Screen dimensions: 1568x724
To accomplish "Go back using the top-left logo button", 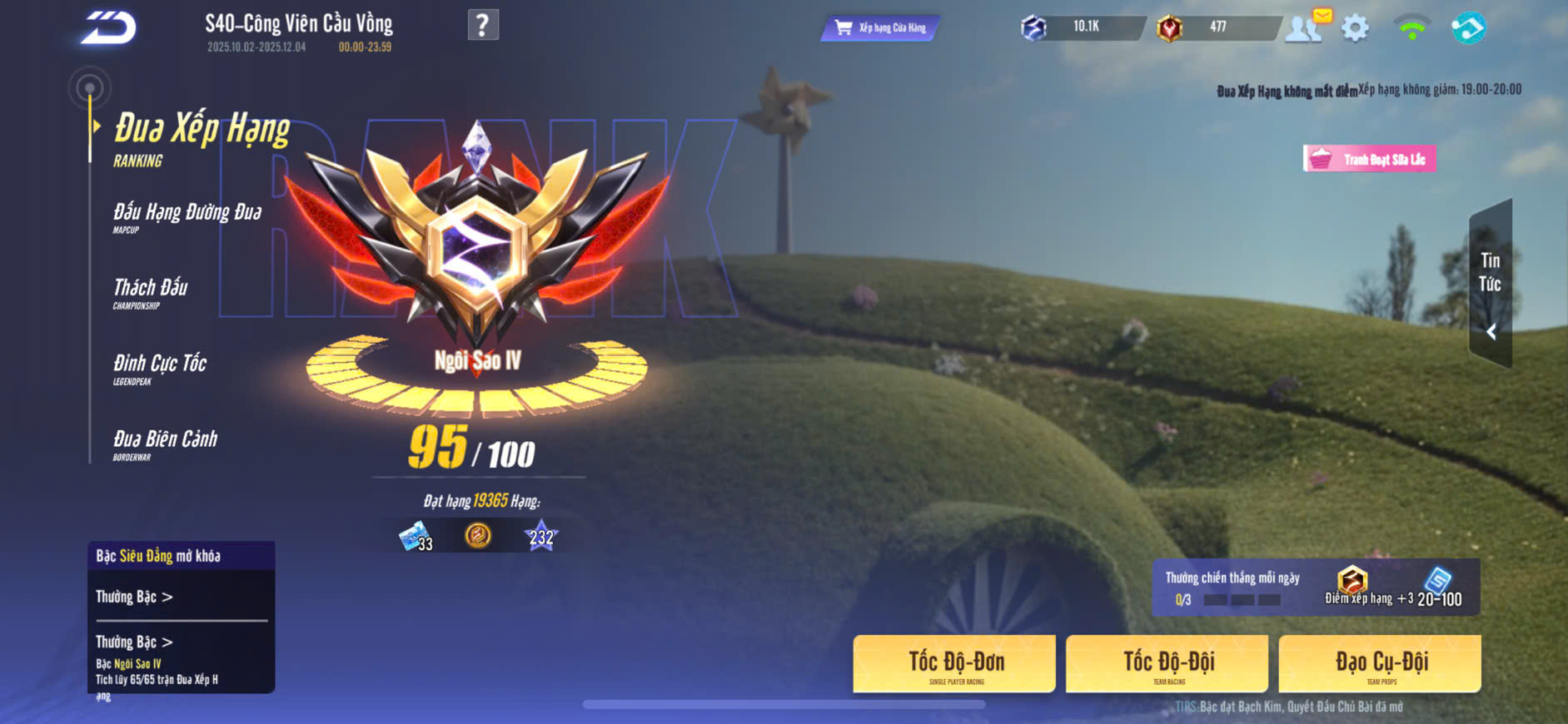I will click(x=108, y=28).
